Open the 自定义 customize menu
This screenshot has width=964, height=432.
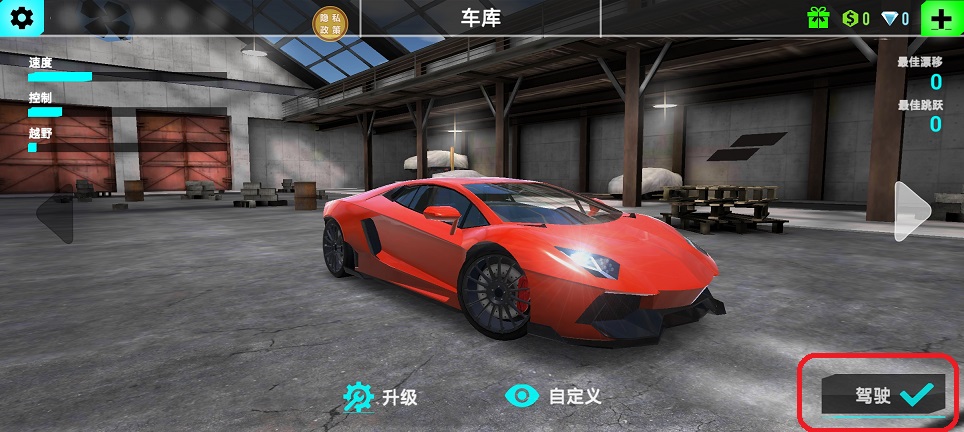[x=554, y=396]
